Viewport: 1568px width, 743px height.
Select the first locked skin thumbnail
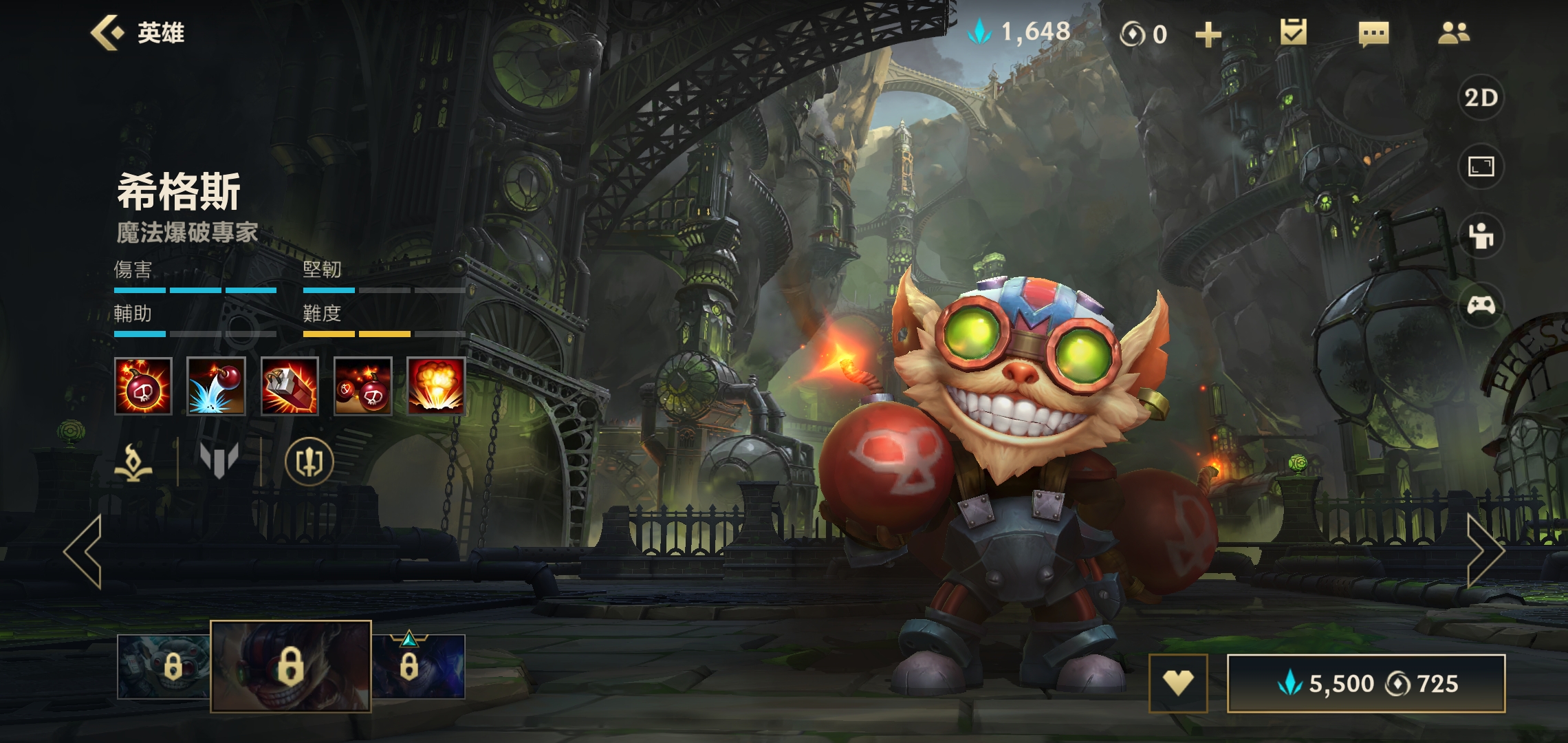pyautogui.click(x=164, y=666)
